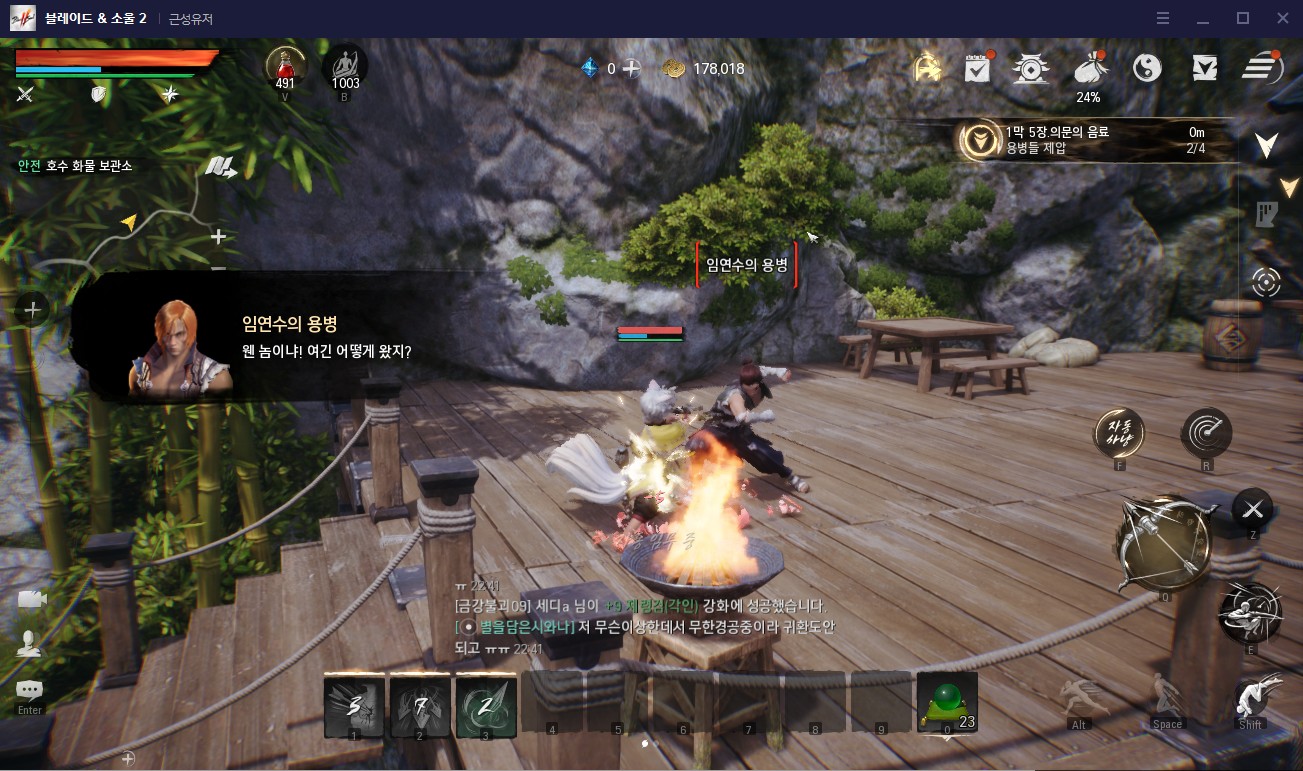Use the red health potion
Image resolution: width=1303 pixels, height=771 pixels.
pyautogui.click(x=285, y=66)
